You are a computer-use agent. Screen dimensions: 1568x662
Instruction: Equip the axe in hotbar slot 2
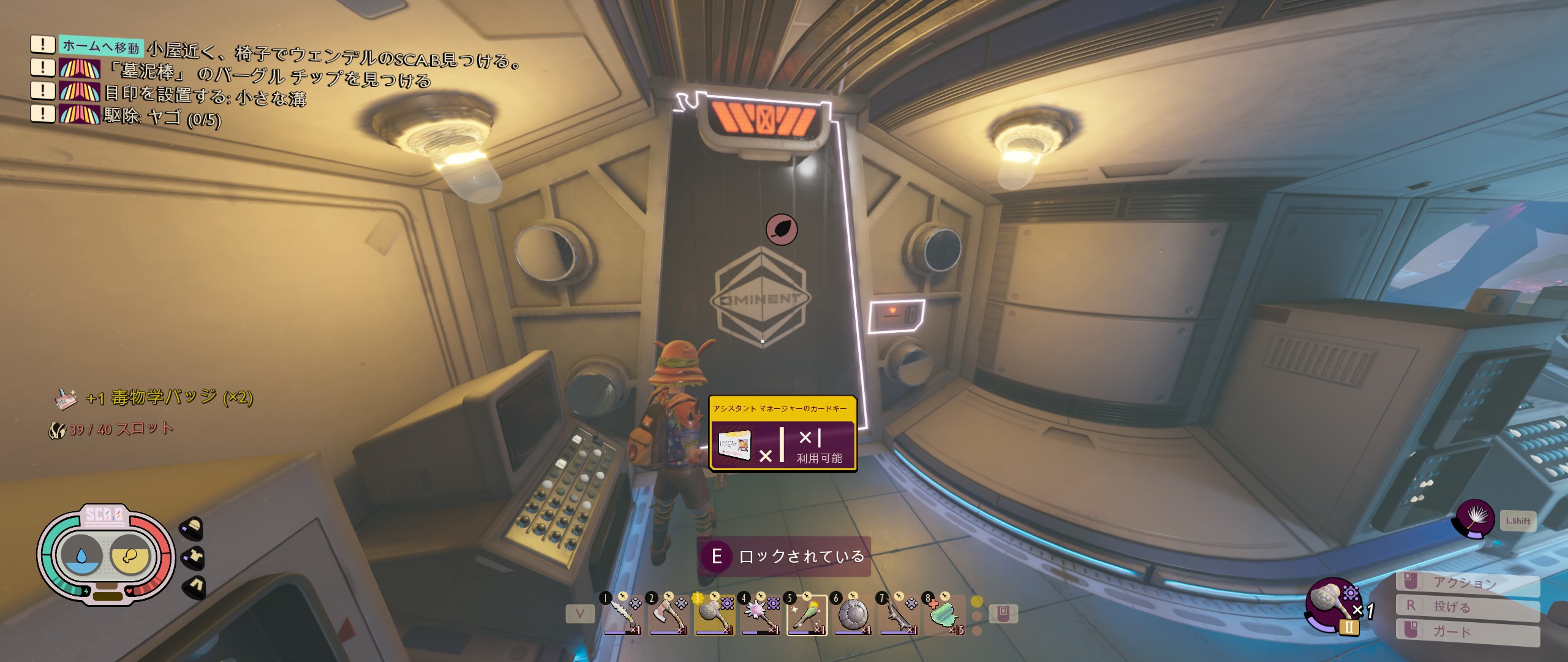pyautogui.click(x=668, y=615)
